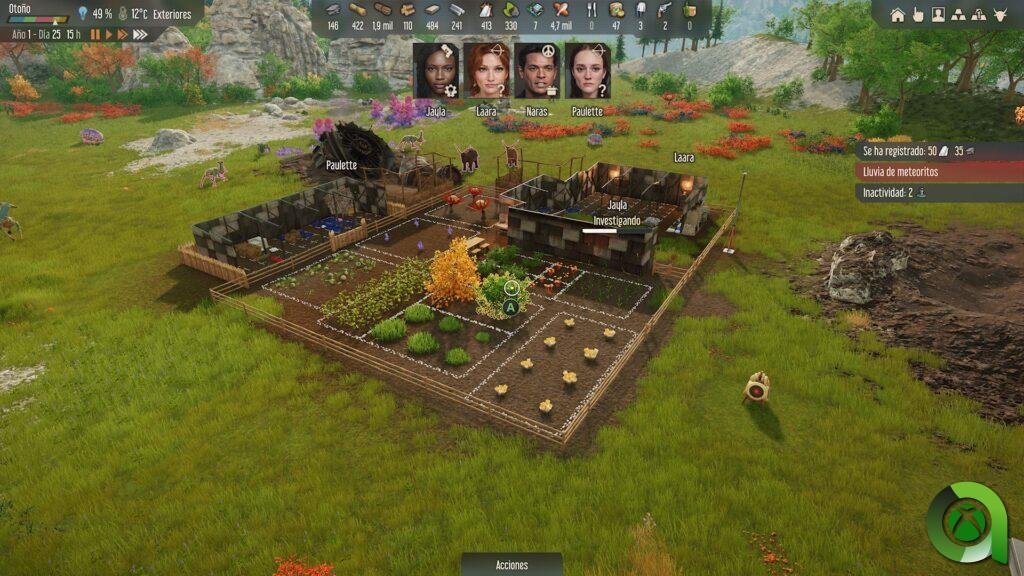The width and height of the screenshot is (1024, 576).
Task: Show the colonist profile portrait icon
Action: (x=938, y=15)
